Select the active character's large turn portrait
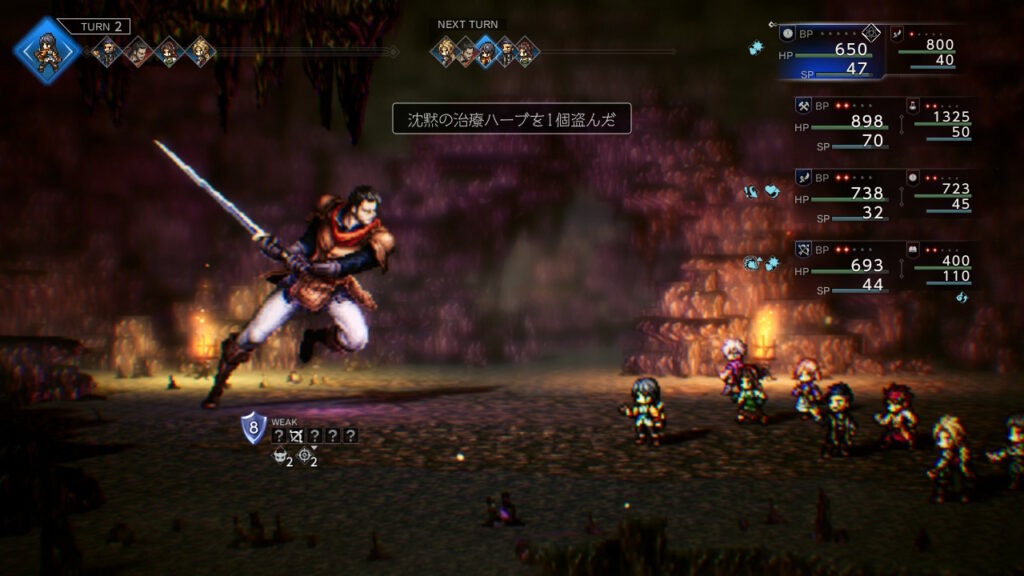1024x576 pixels. 47,49
